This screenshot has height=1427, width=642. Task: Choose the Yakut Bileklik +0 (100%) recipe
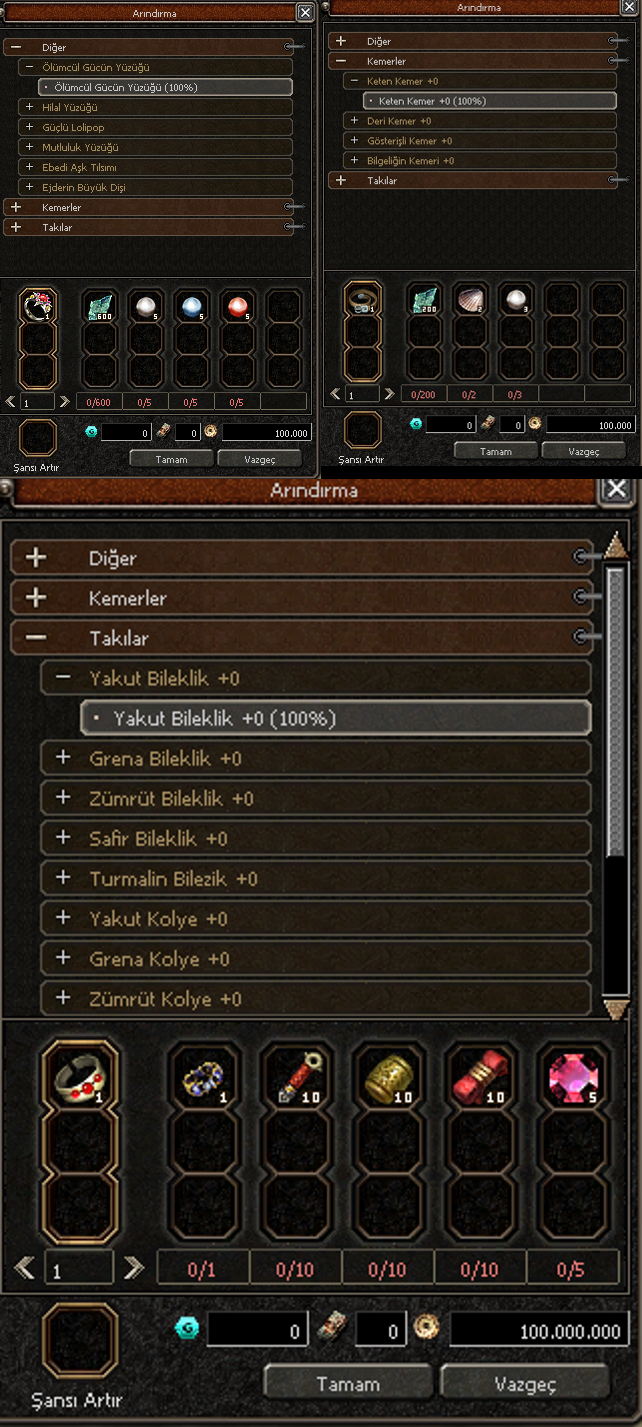335,718
